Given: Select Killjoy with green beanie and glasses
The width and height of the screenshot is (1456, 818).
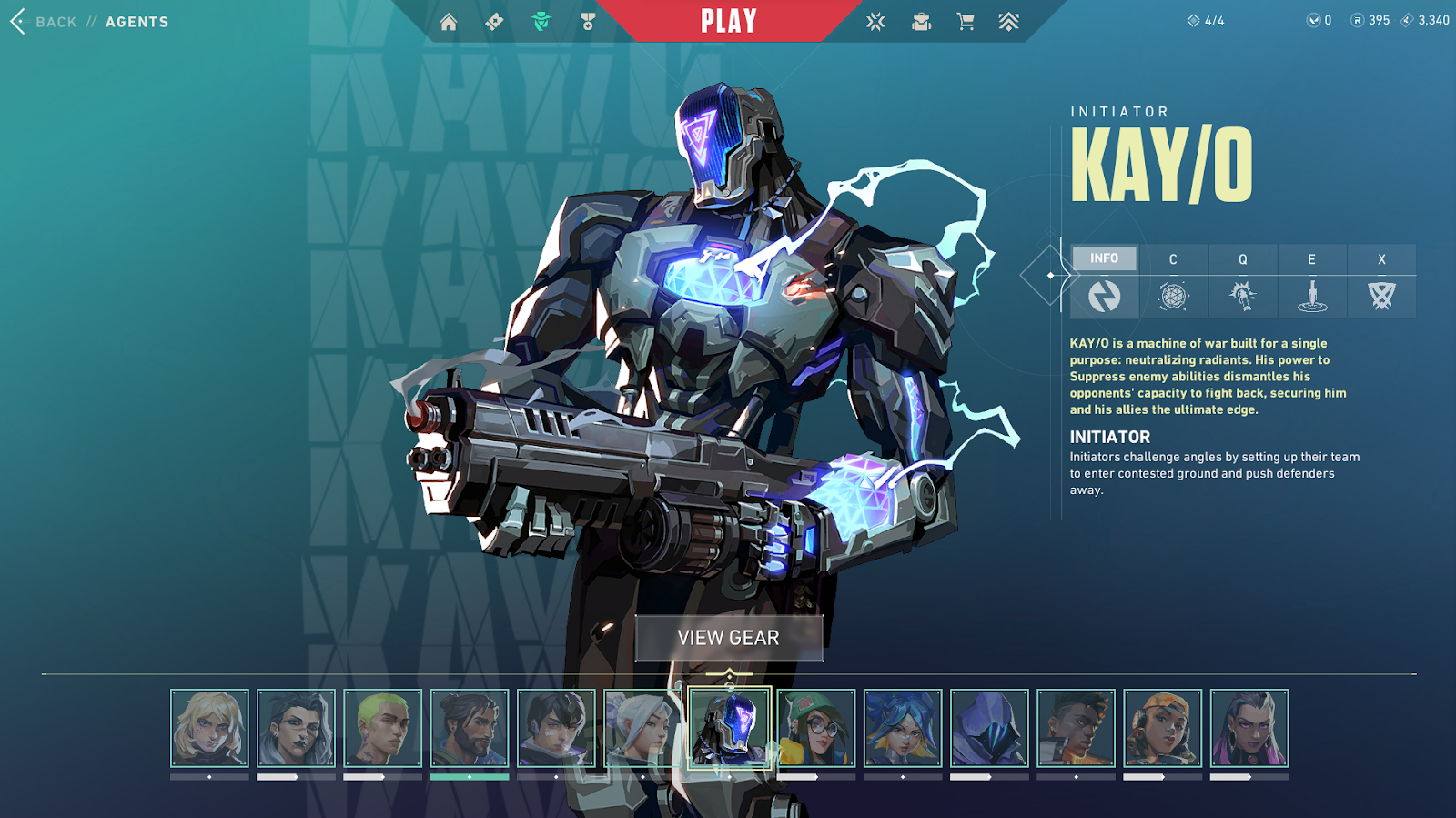Looking at the screenshot, I should (816, 728).
